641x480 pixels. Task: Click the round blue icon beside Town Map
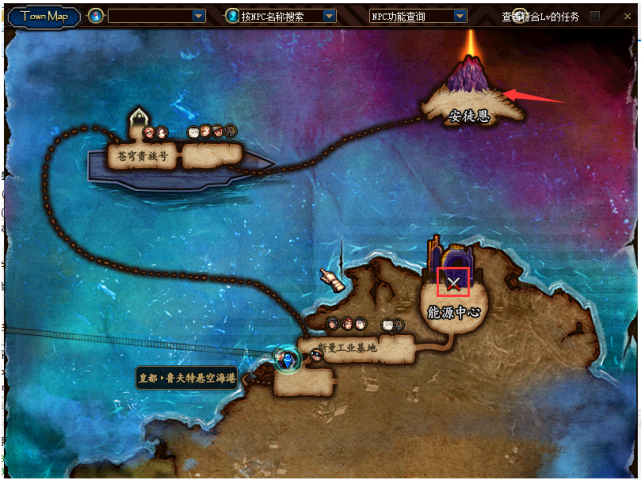click(96, 16)
